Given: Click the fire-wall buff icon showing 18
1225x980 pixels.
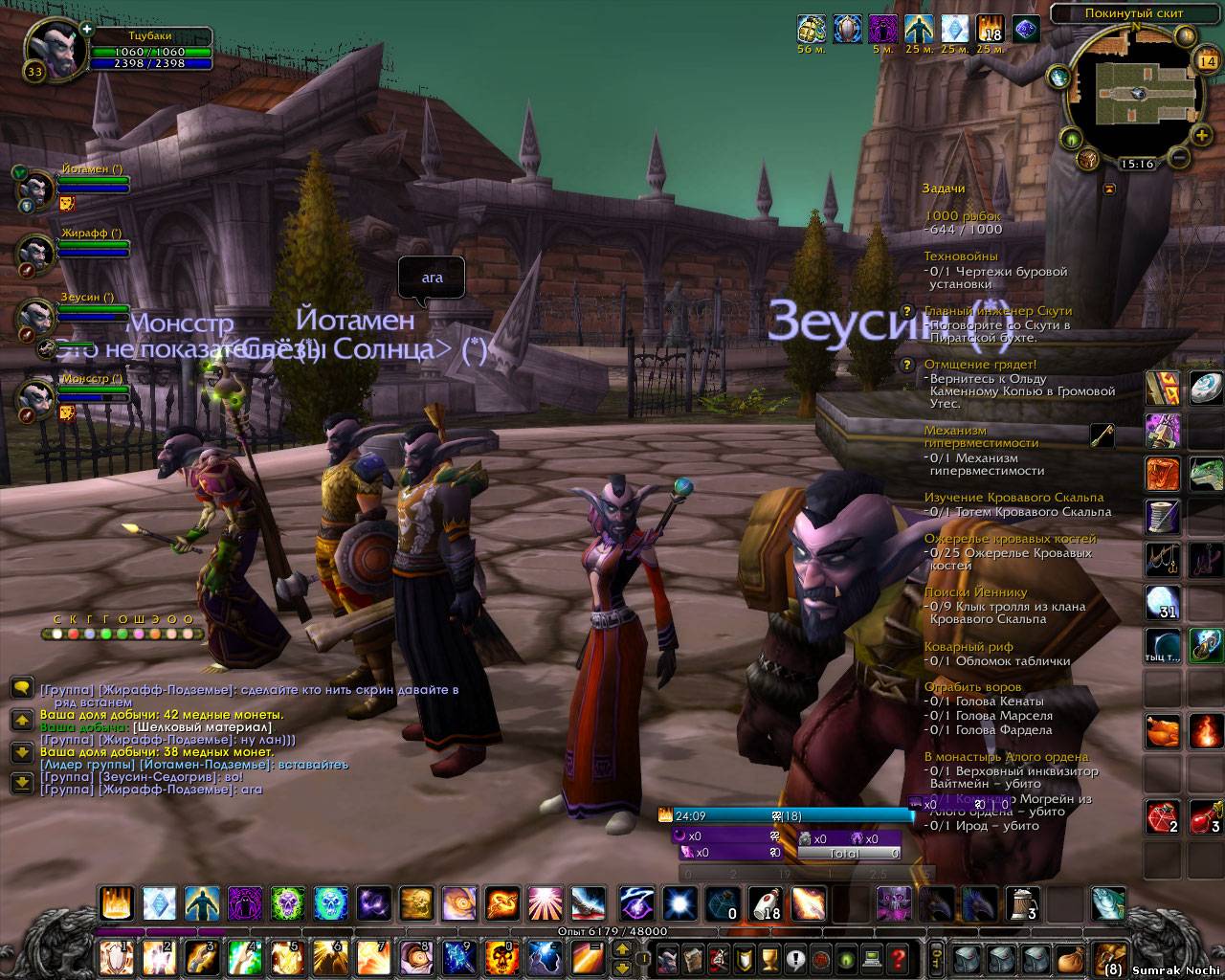Looking at the screenshot, I should click(x=991, y=29).
